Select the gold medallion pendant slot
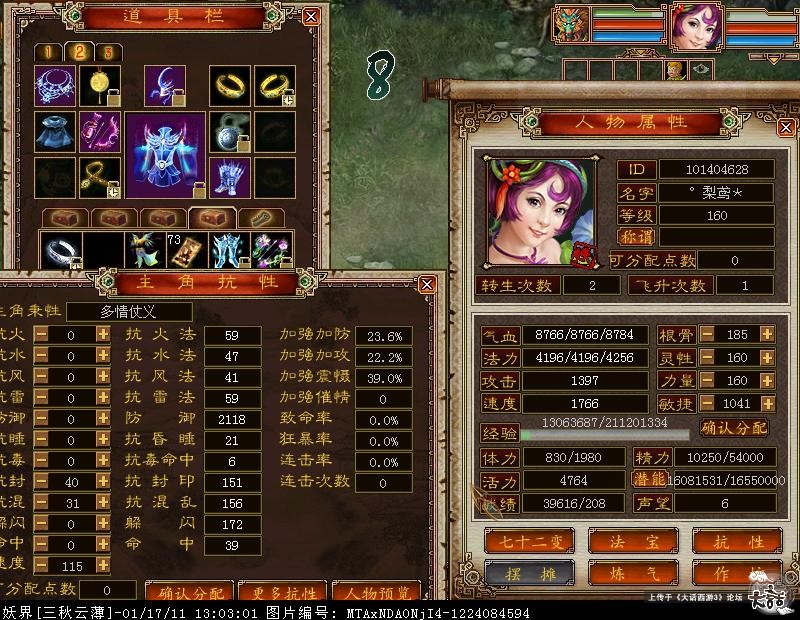This screenshot has width=800, height=620. pyautogui.click(x=100, y=86)
